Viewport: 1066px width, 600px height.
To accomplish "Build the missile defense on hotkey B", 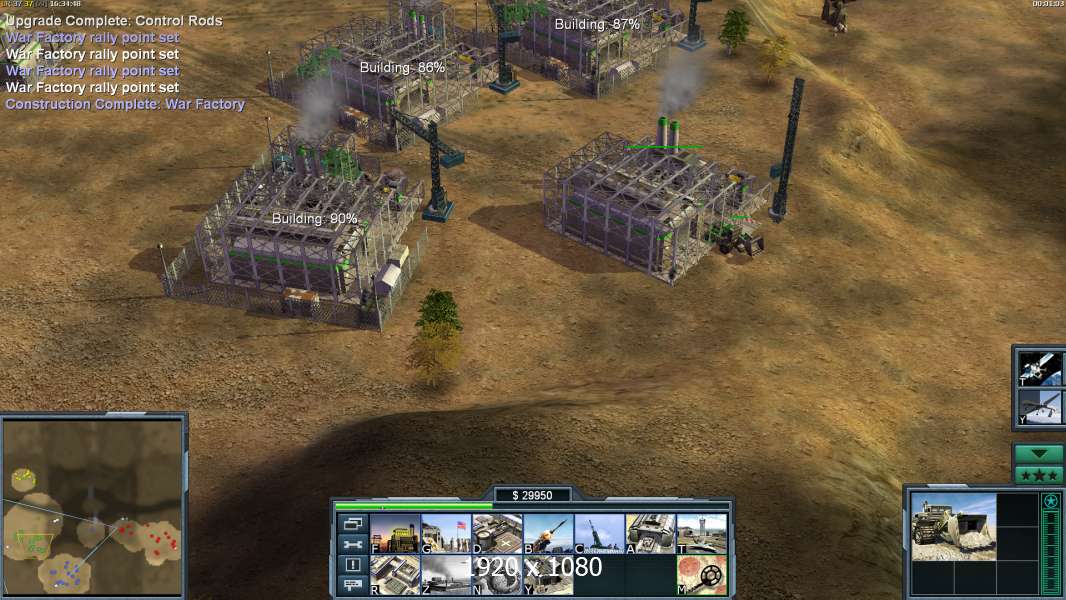I will (548, 534).
